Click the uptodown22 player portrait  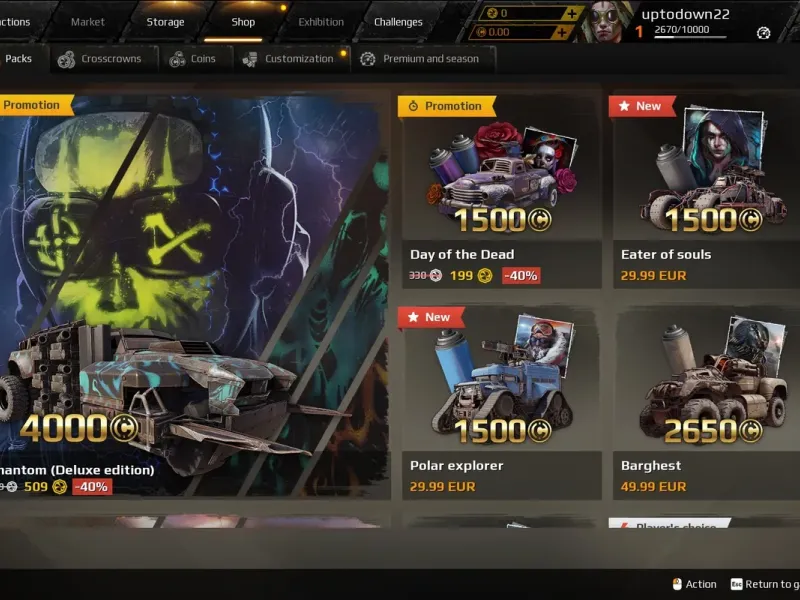click(609, 21)
